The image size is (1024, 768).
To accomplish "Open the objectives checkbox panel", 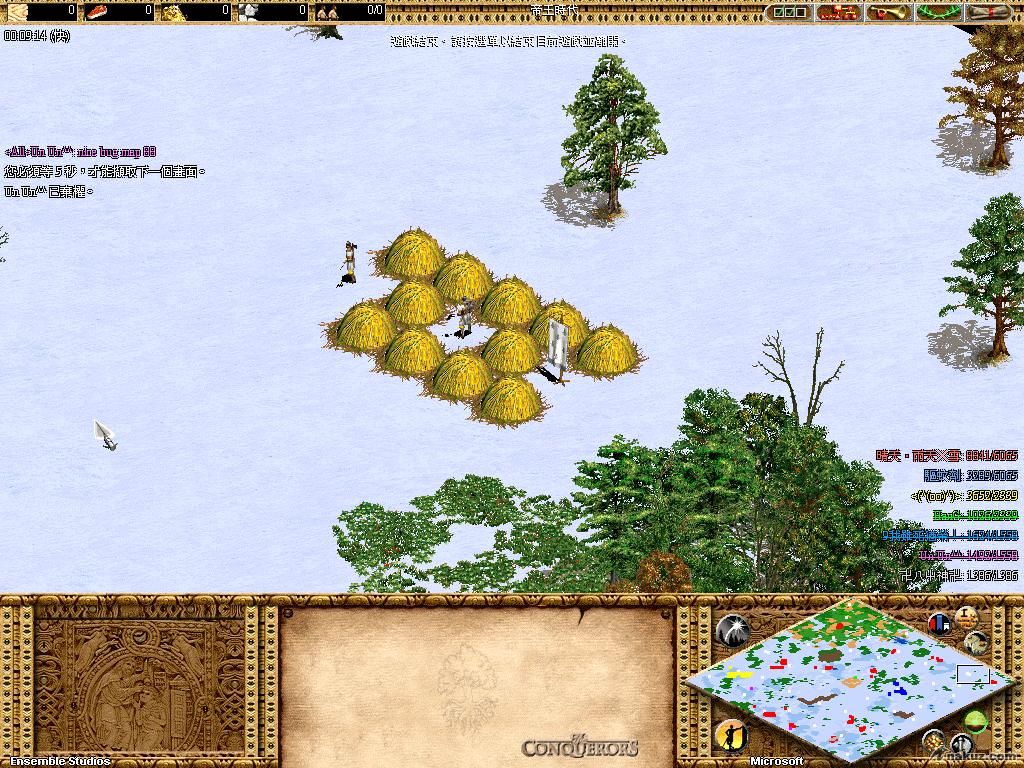I will point(789,12).
